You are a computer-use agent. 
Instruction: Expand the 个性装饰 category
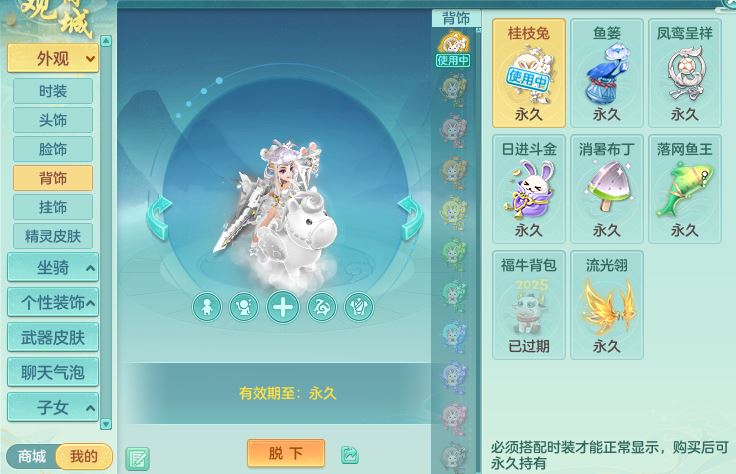pyautogui.click(x=53, y=302)
